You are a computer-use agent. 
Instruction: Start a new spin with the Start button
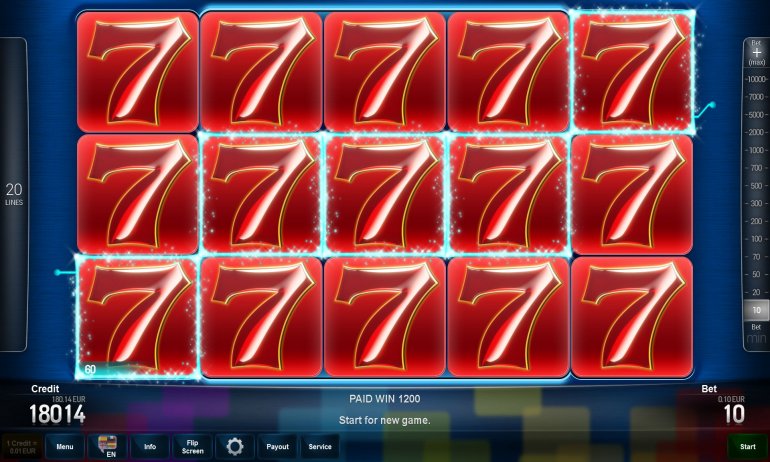pyautogui.click(x=747, y=447)
